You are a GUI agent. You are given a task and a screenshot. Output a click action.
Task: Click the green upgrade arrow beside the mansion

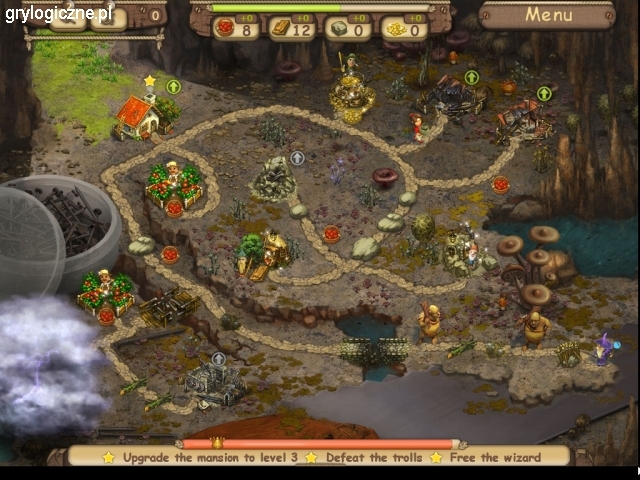[173, 87]
